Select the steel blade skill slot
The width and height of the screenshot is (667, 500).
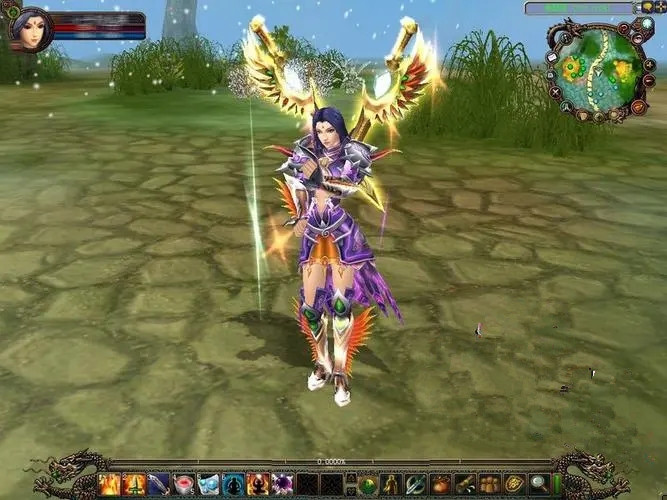(159, 485)
